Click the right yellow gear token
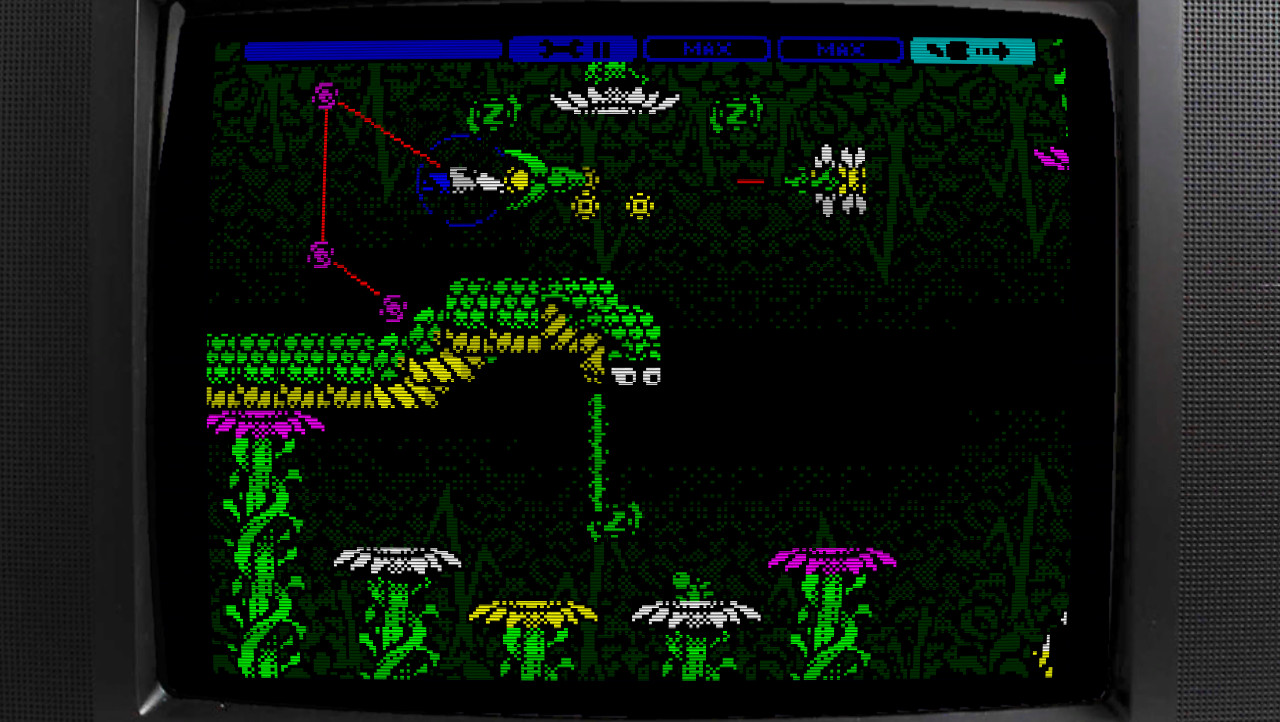The image size is (1280, 722). click(640, 204)
